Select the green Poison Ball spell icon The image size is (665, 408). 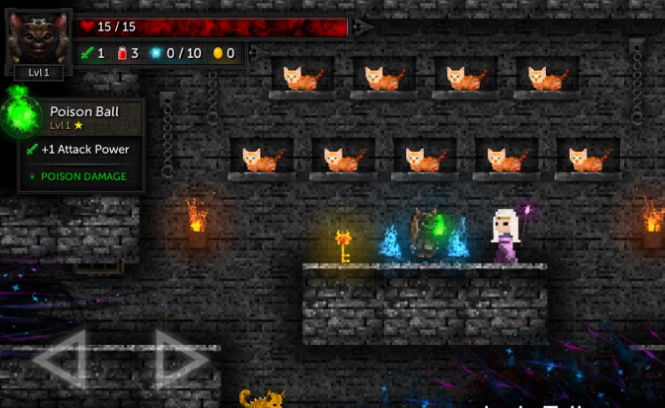coord(21,111)
